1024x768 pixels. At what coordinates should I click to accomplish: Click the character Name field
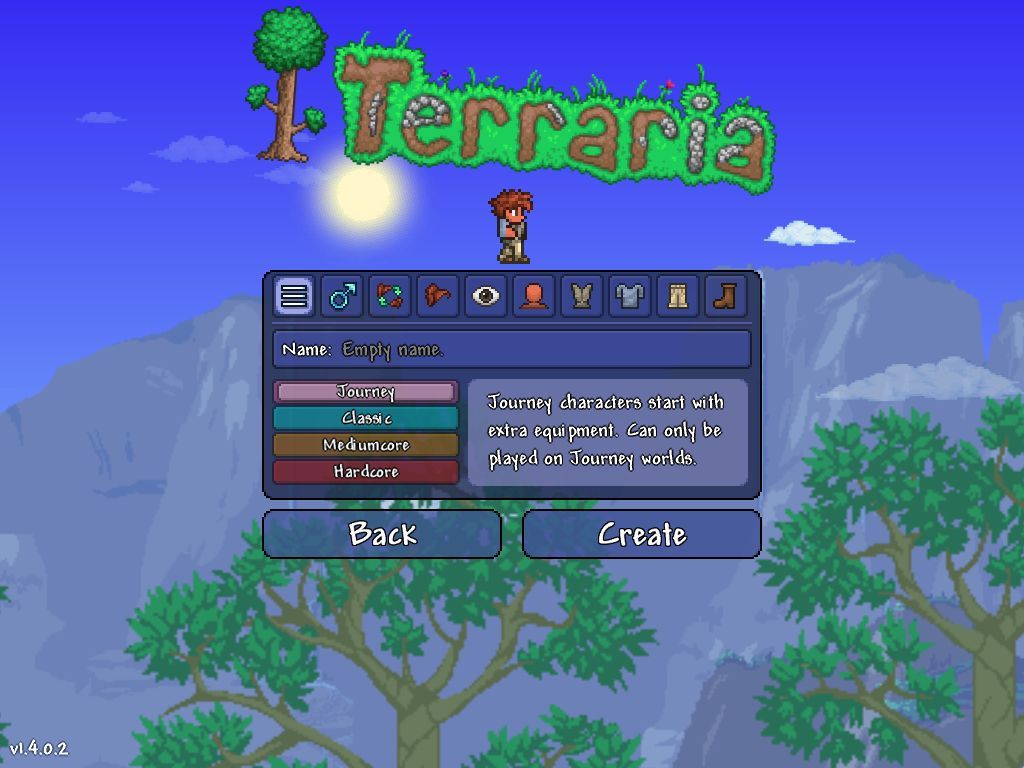point(511,349)
